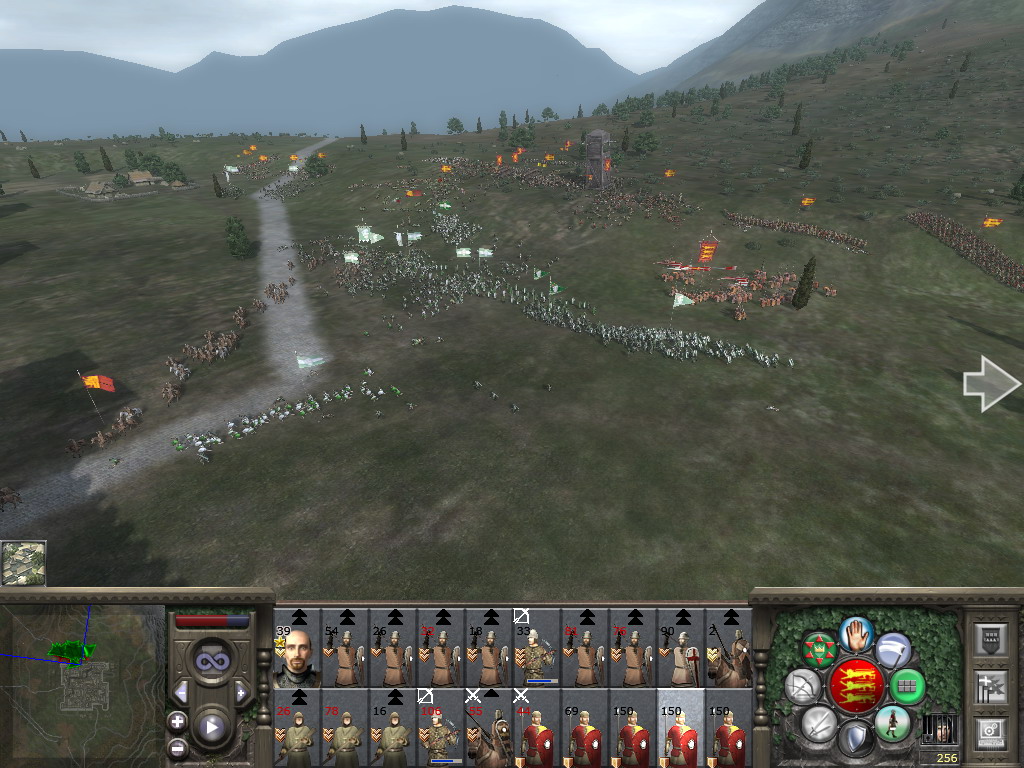Activate the halt order open-hand icon
Screen dimensions: 1024x768
pyautogui.click(x=856, y=633)
